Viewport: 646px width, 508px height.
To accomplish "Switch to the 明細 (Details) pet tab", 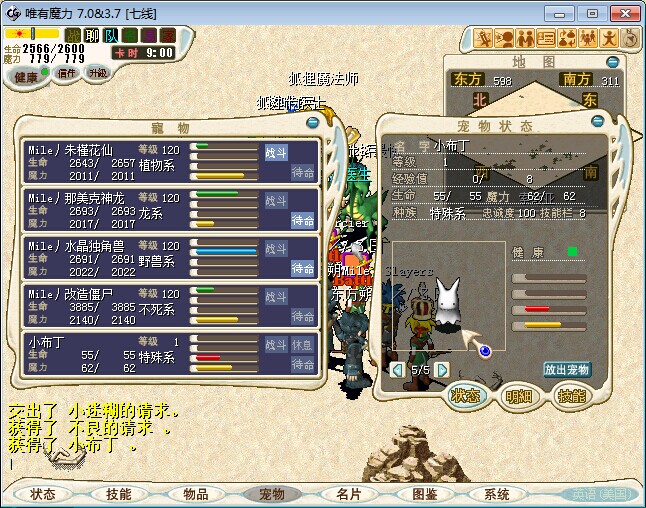I will 517,395.
